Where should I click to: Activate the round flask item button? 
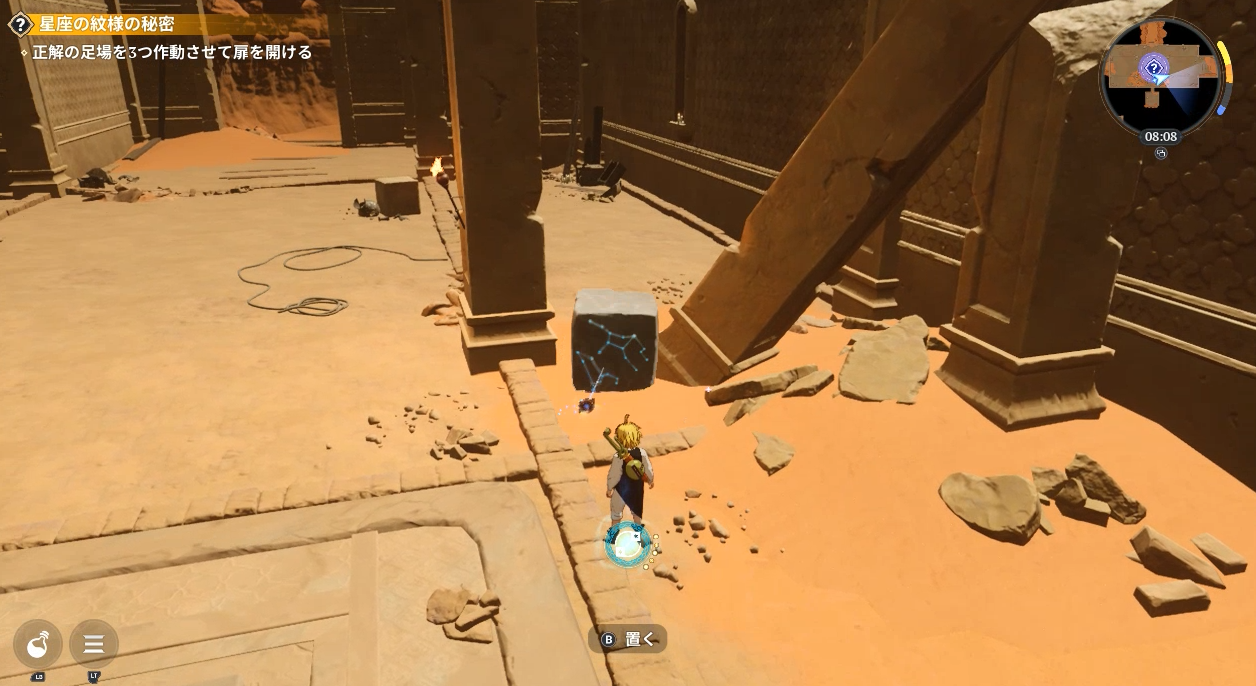[38, 644]
